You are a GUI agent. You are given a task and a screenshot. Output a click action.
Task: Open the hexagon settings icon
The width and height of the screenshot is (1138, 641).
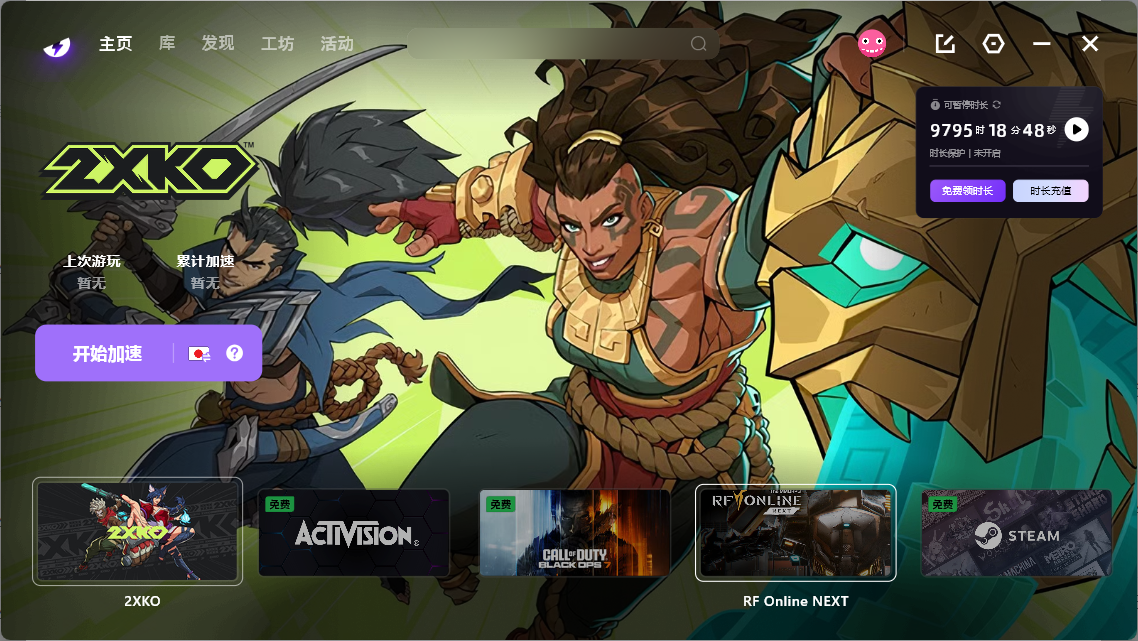[x=993, y=44]
